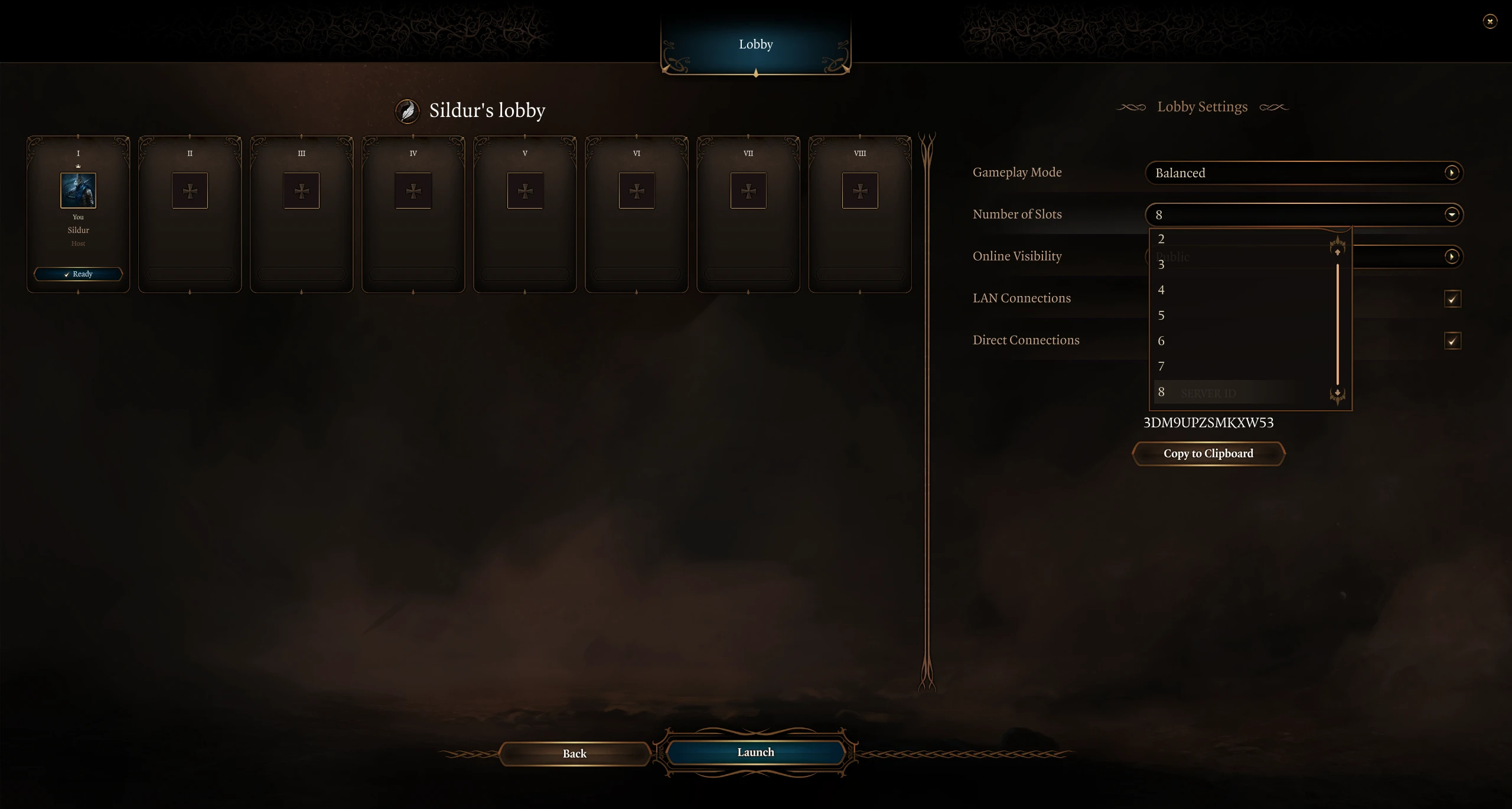The width and height of the screenshot is (1512, 809).
Task: Copy the server ID to clipboard
Action: click(1208, 453)
